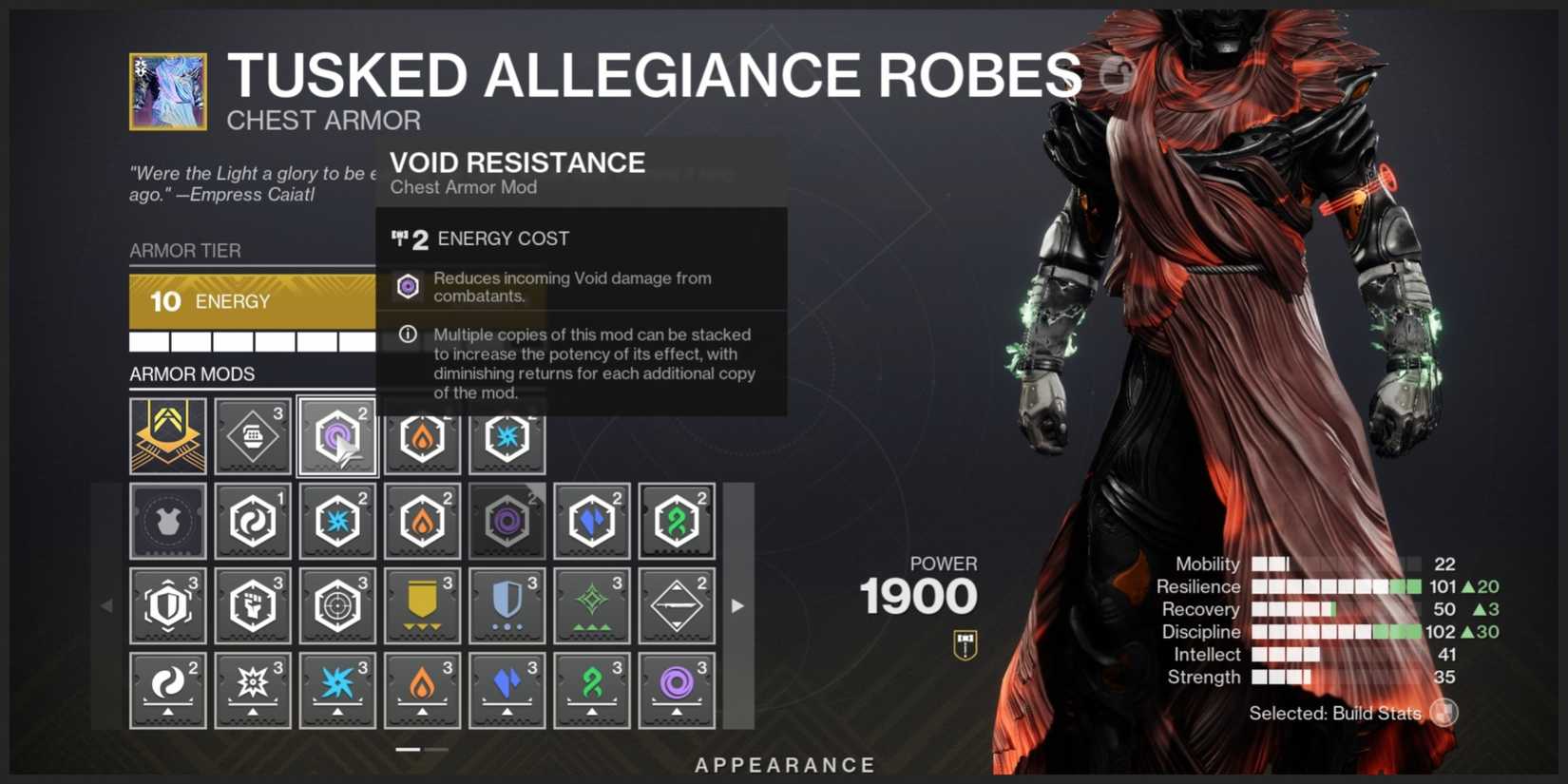This screenshot has height=784, width=1568.
Task: Select the yellow banner mod with down arrows
Action: click(x=423, y=605)
